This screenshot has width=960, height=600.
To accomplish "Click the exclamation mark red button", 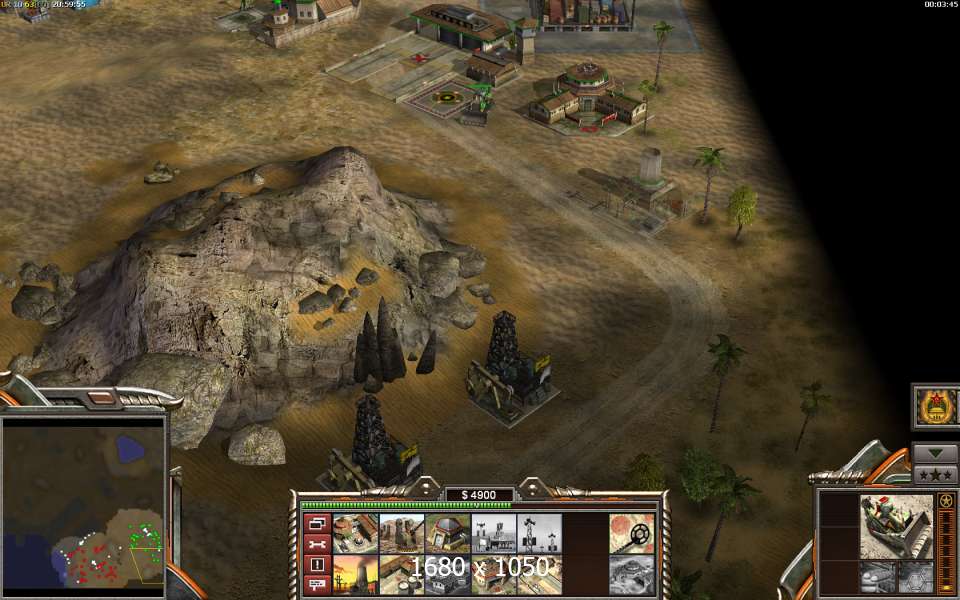I will (318, 564).
